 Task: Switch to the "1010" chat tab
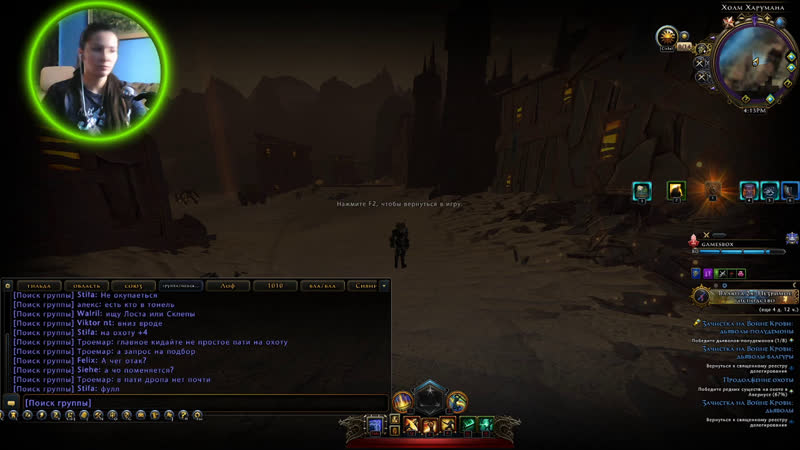(x=275, y=286)
